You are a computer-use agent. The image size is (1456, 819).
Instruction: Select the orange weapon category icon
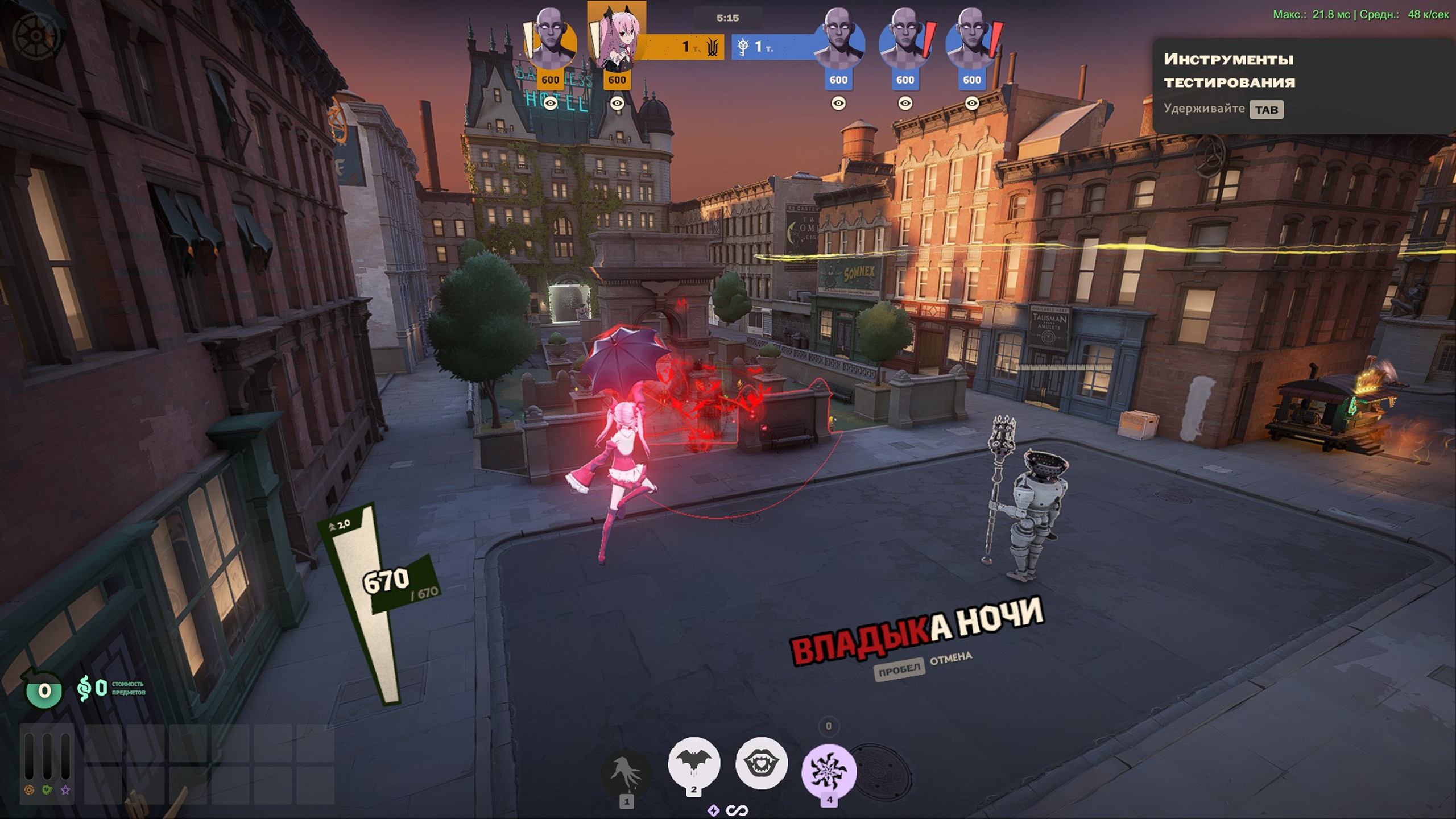(29, 789)
